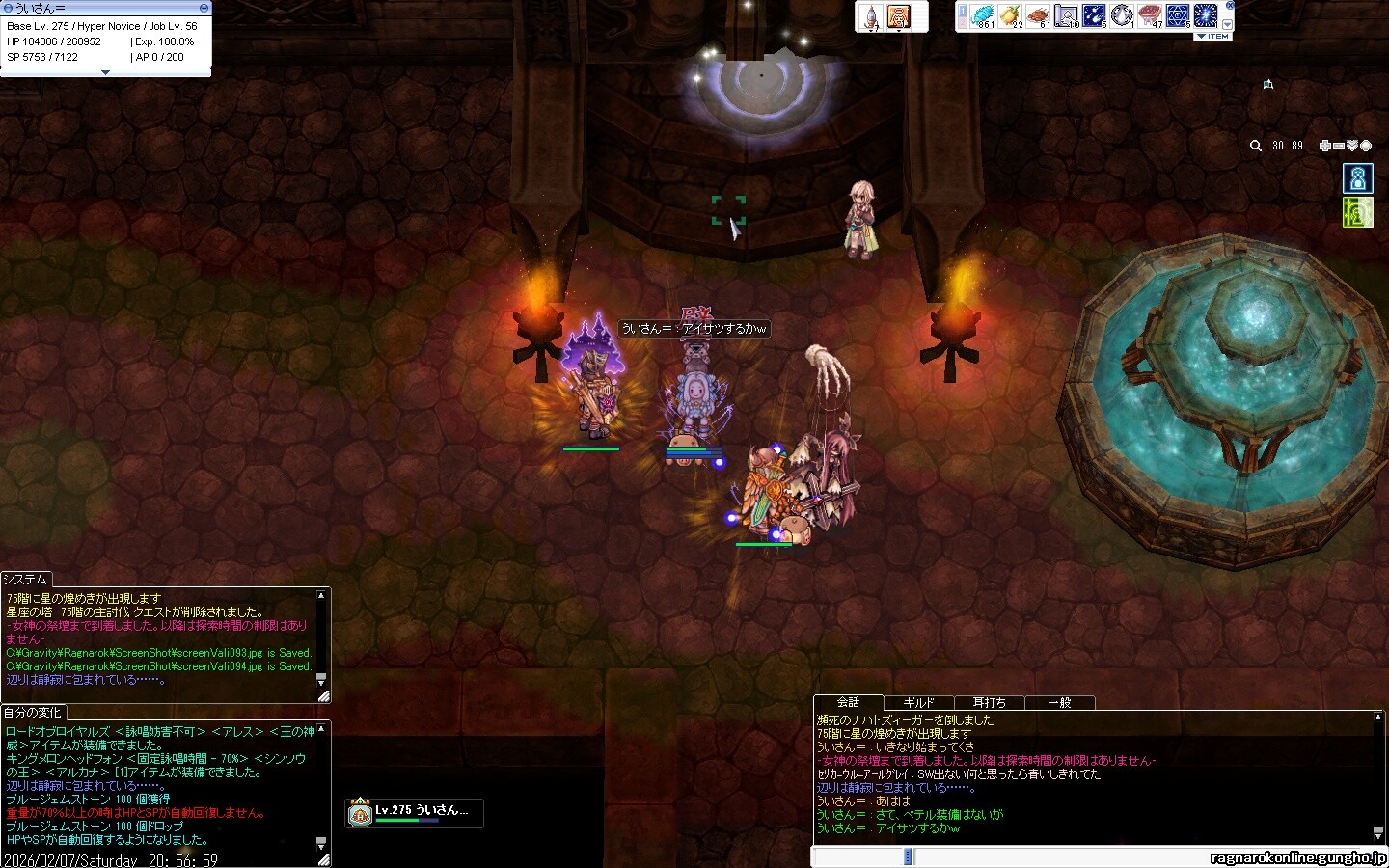Show the 会話 conversation tab

[x=848, y=702]
